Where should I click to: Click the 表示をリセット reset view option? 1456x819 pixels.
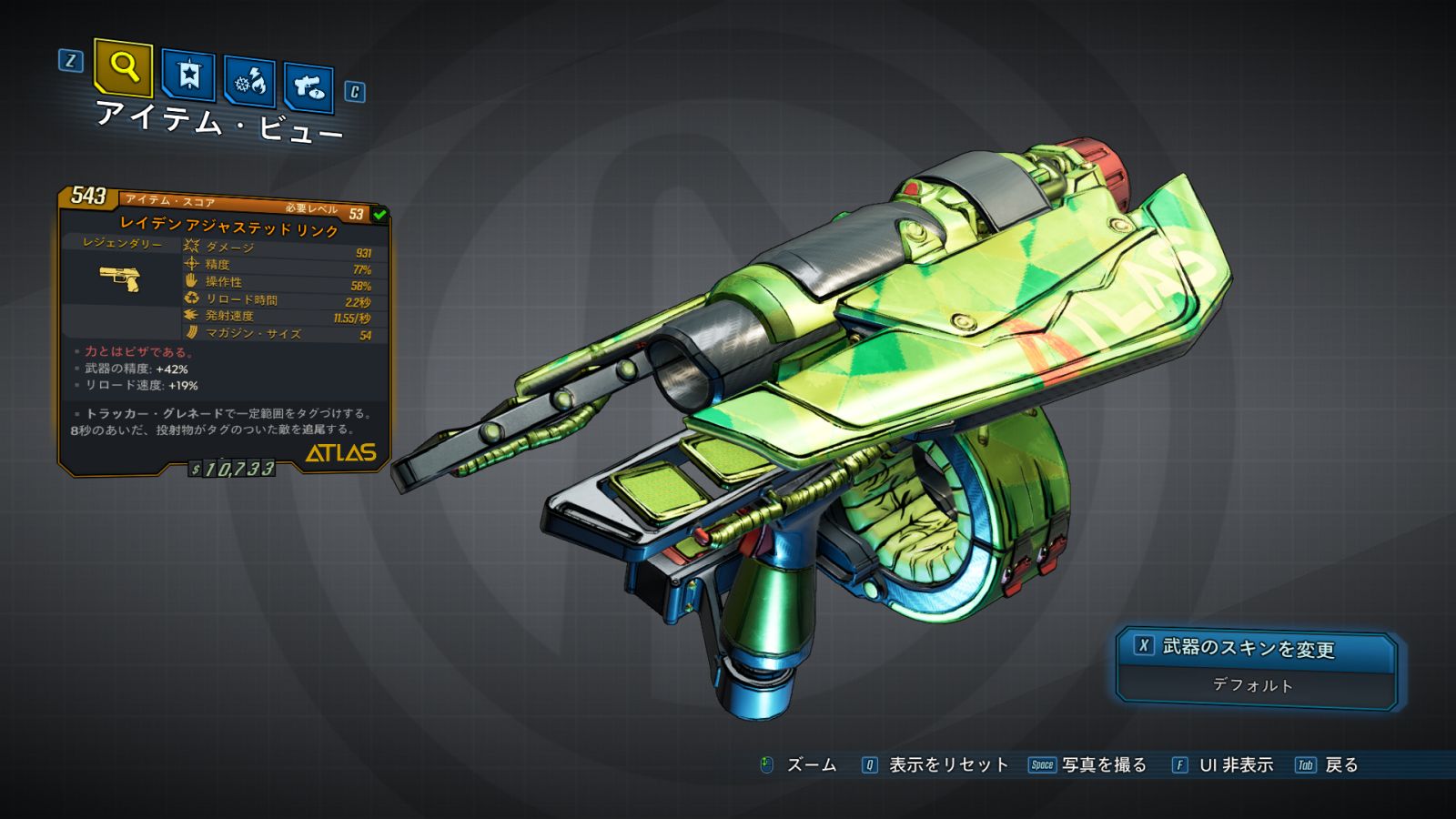(x=935, y=765)
